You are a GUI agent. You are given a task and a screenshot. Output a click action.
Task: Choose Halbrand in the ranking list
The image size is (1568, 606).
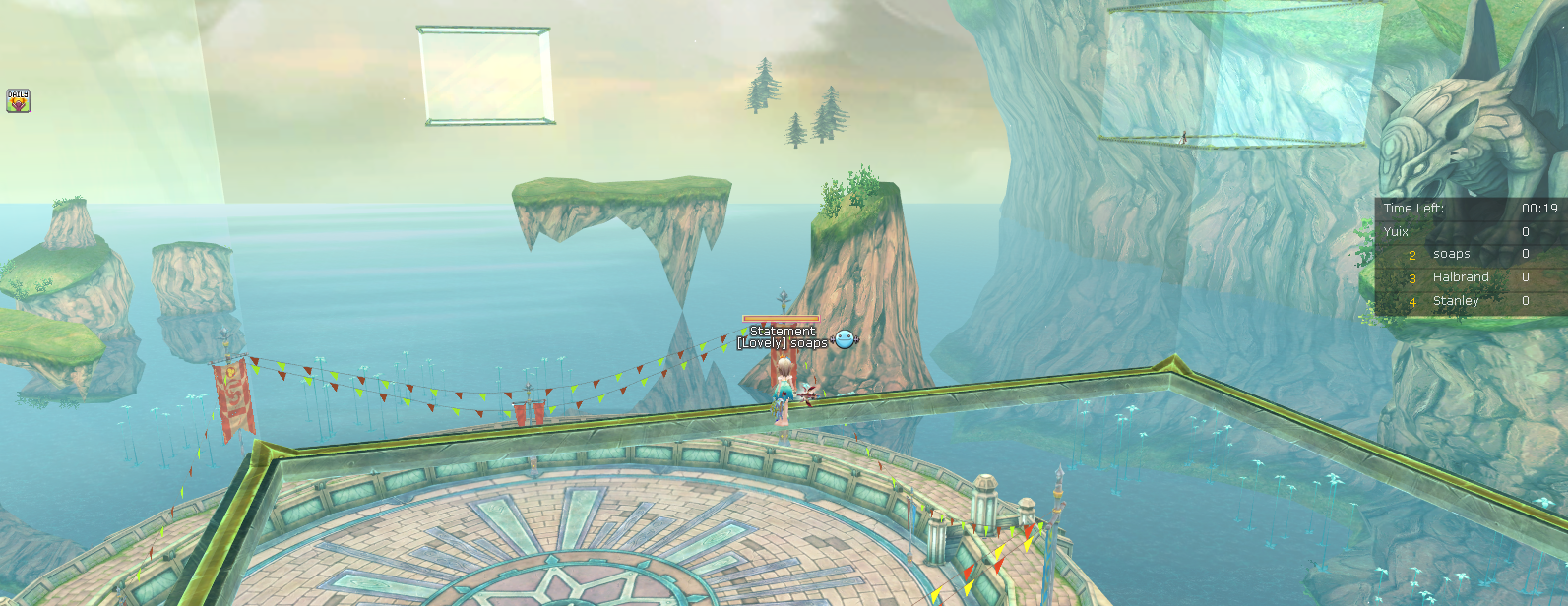(1460, 277)
